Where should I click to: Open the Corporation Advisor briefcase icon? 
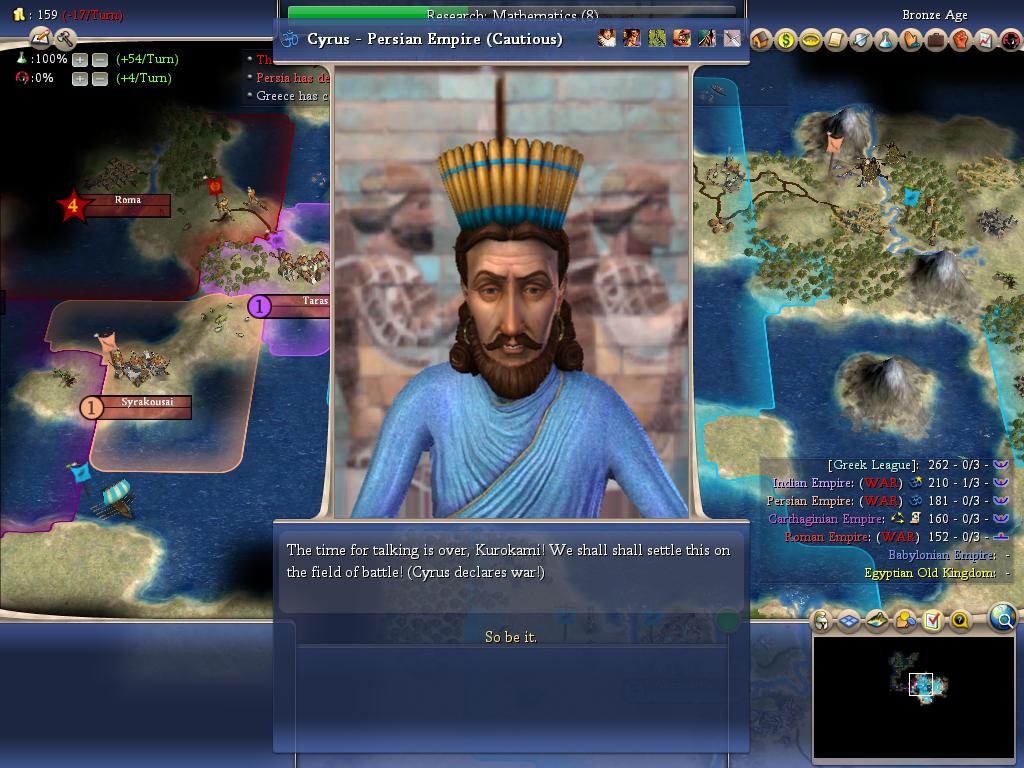click(935, 40)
